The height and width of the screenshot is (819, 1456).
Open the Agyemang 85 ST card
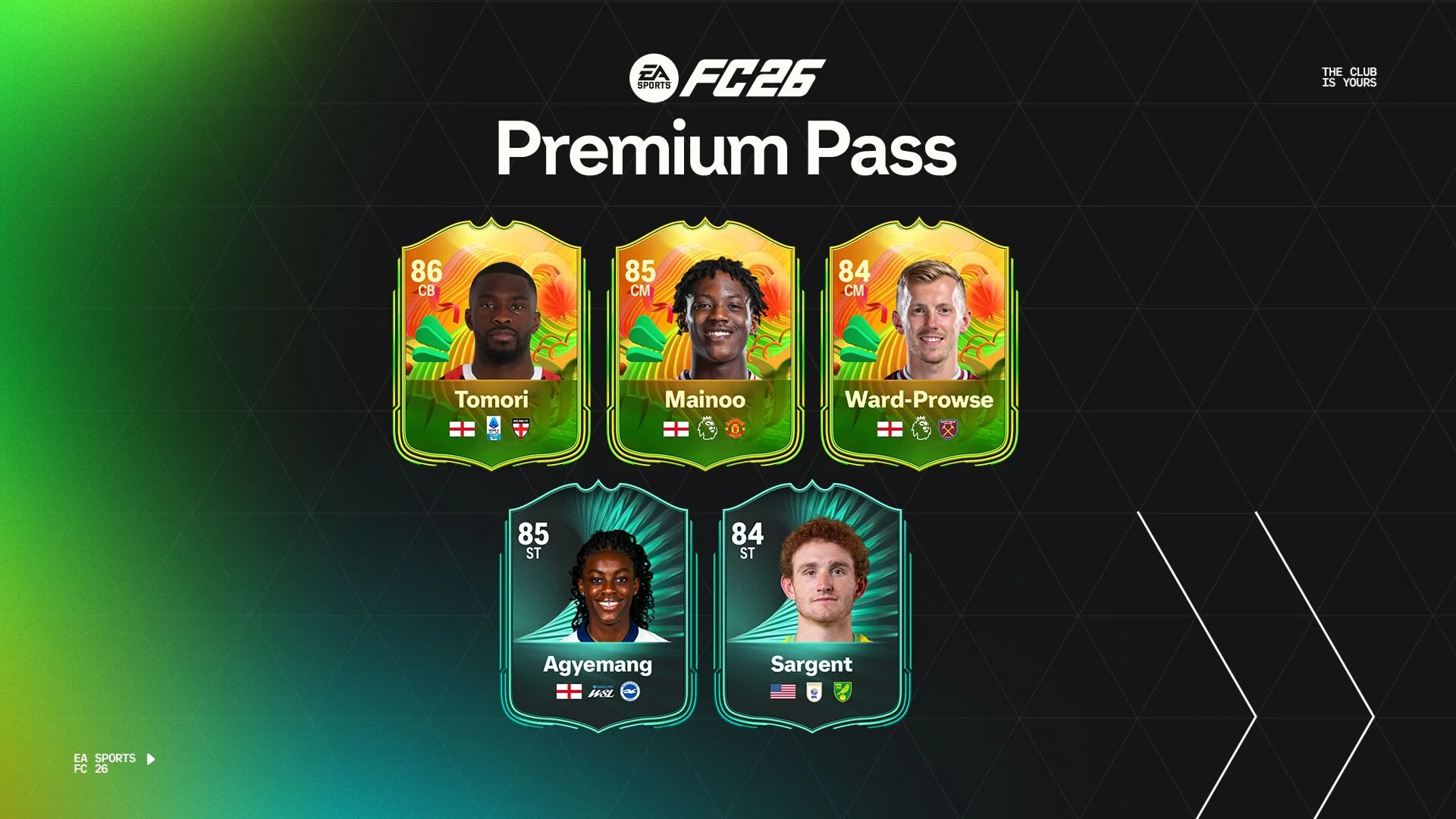598,608
